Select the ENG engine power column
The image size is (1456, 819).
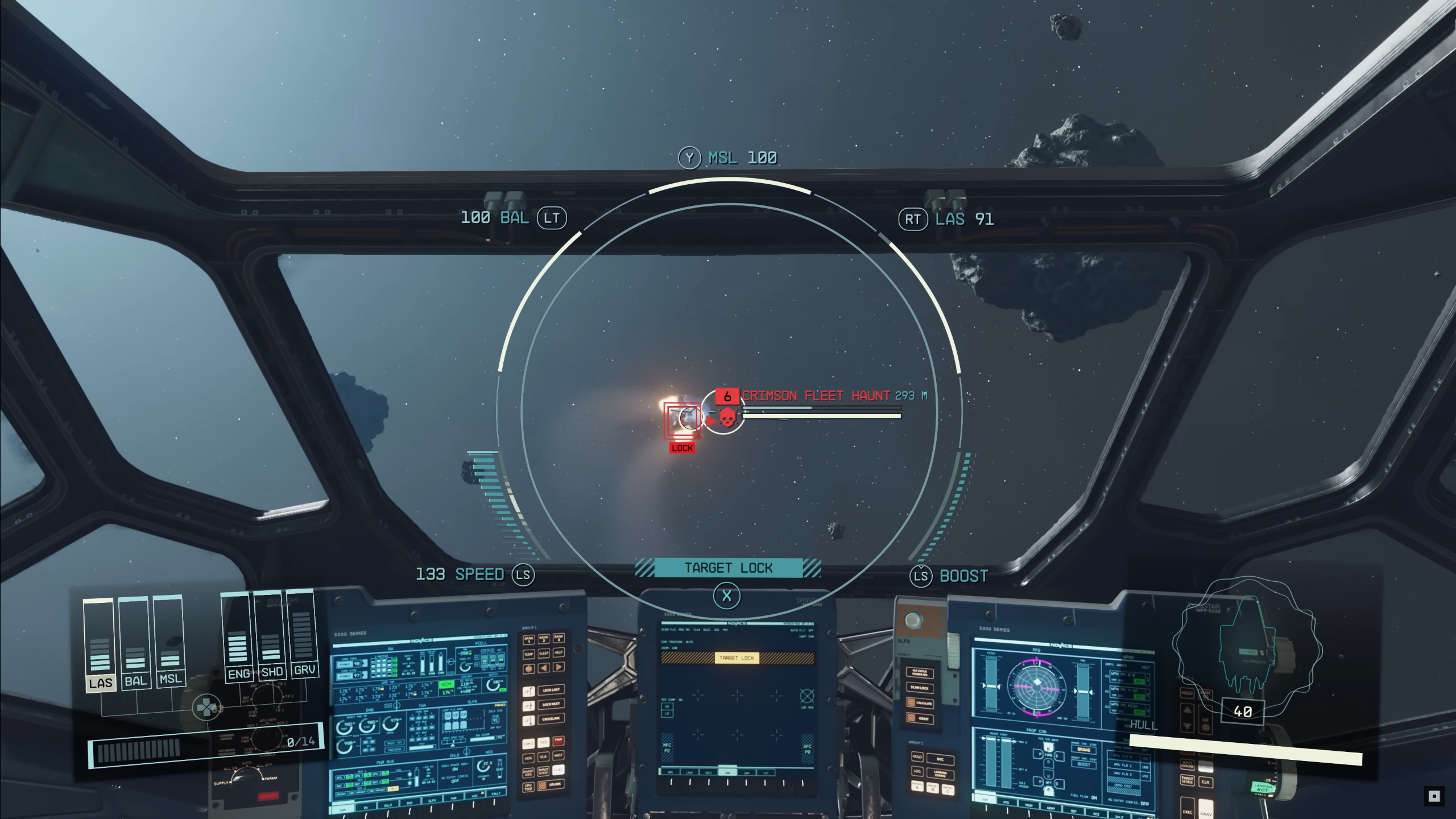coord(237,637)
